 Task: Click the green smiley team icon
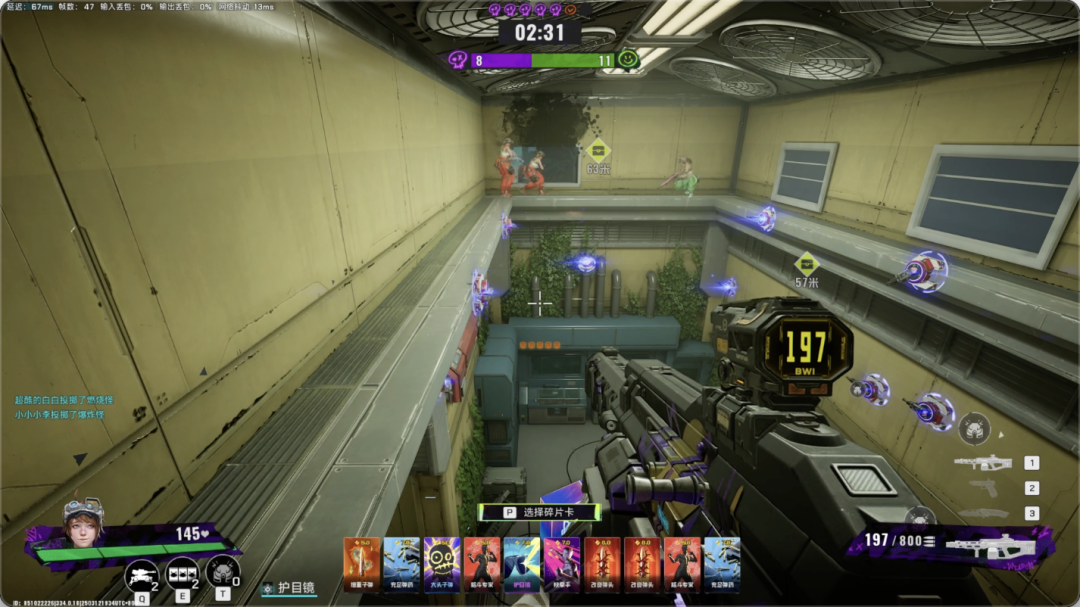[x=628, y=60]
